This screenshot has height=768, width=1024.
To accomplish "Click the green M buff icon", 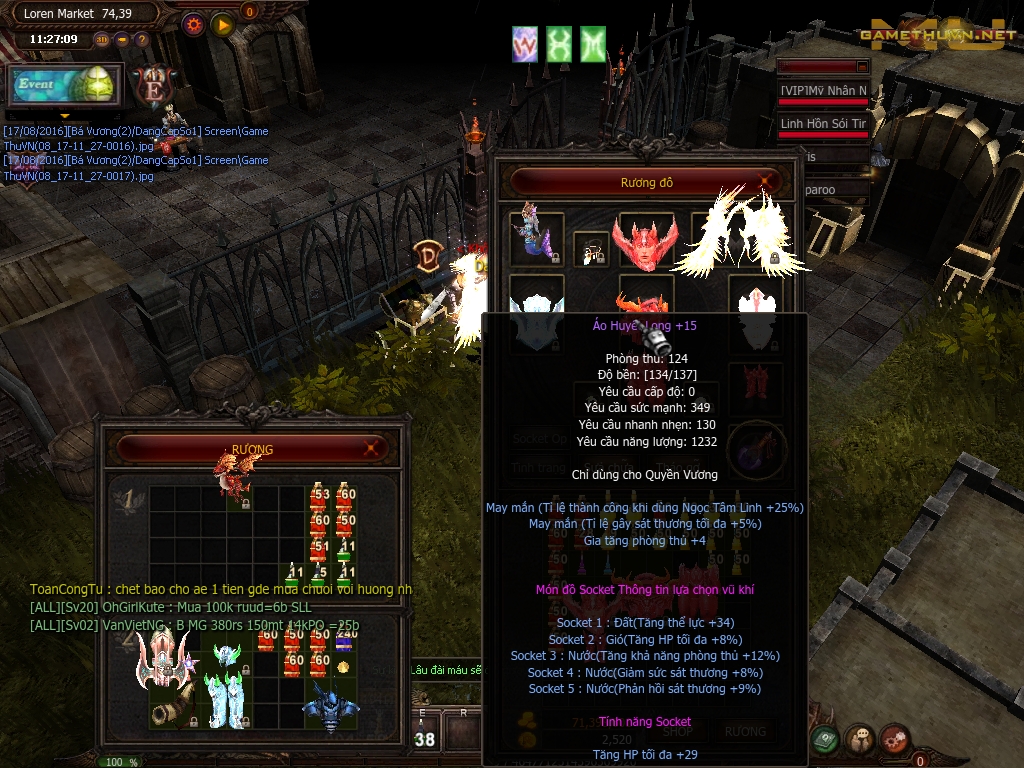I will tap(593, 44).
